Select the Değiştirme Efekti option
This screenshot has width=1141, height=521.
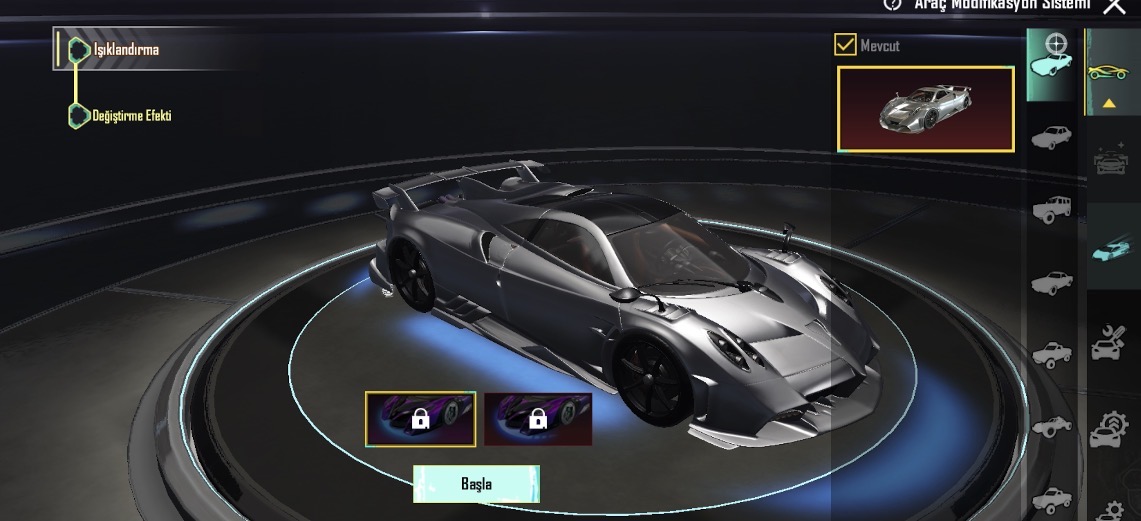tap(132, 116)
